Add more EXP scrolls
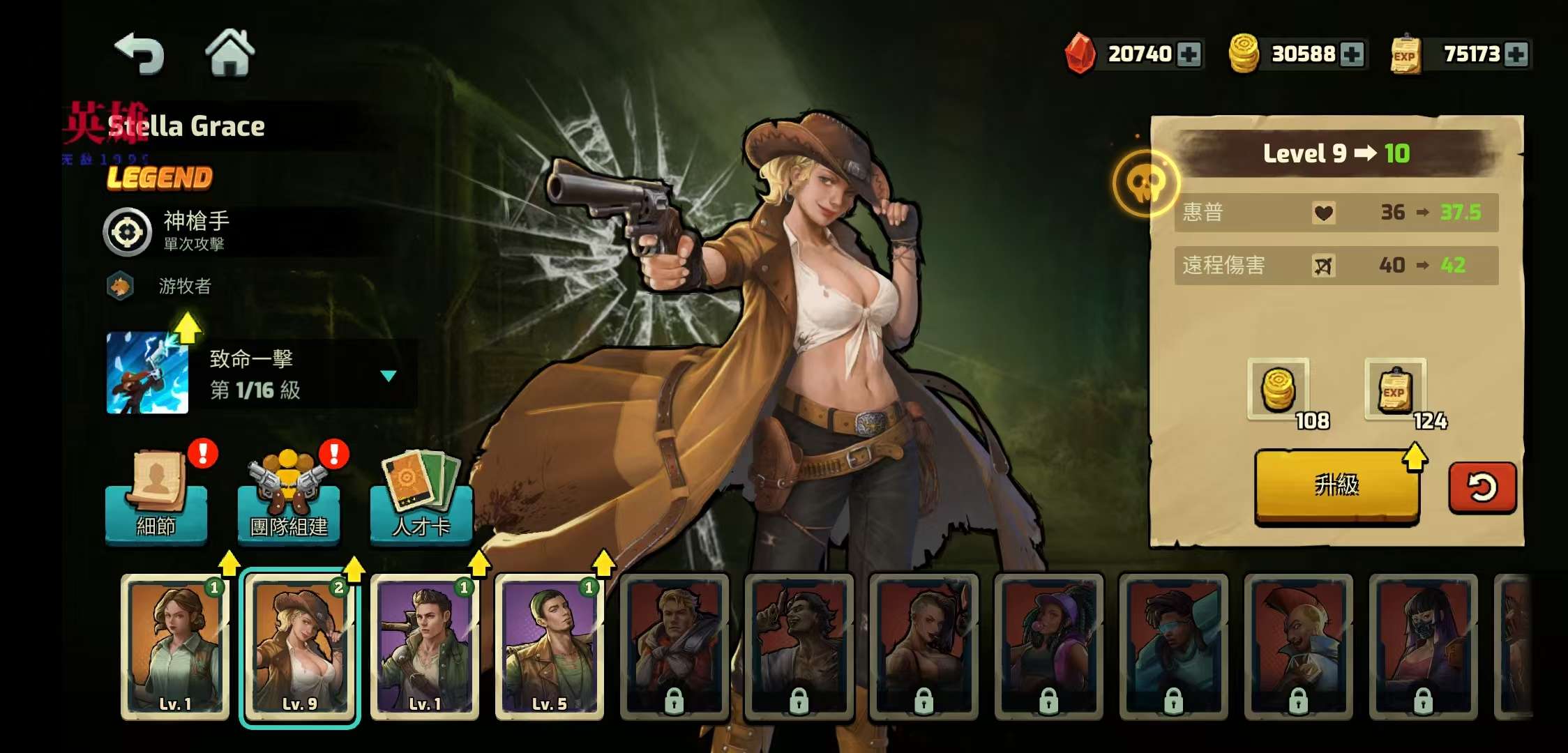The width and height of the screenshot is (1568, 753). click(1516, 54)
